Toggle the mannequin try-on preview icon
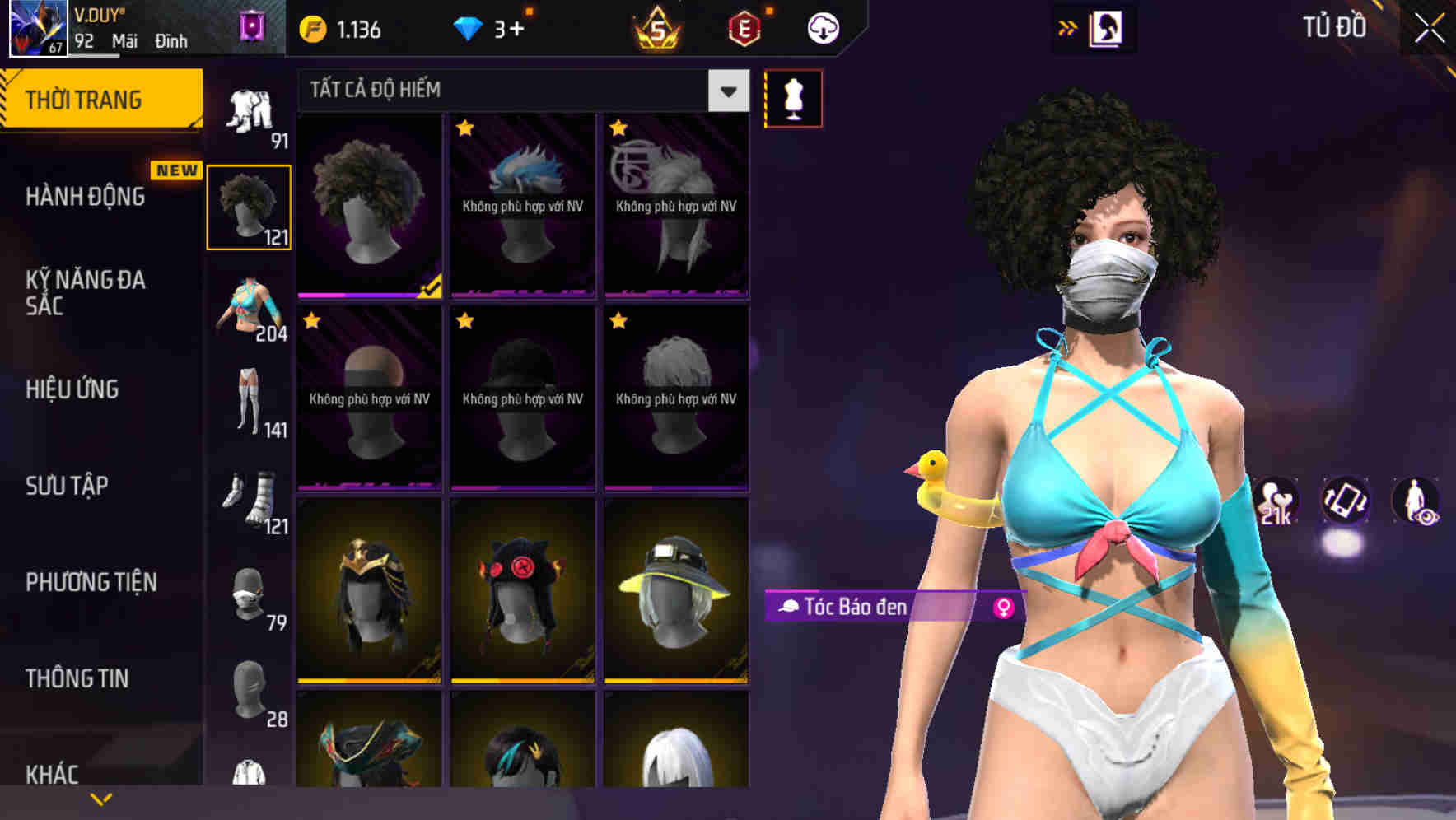This screenshot has height=820, width=1456. (x=793, y=97)
